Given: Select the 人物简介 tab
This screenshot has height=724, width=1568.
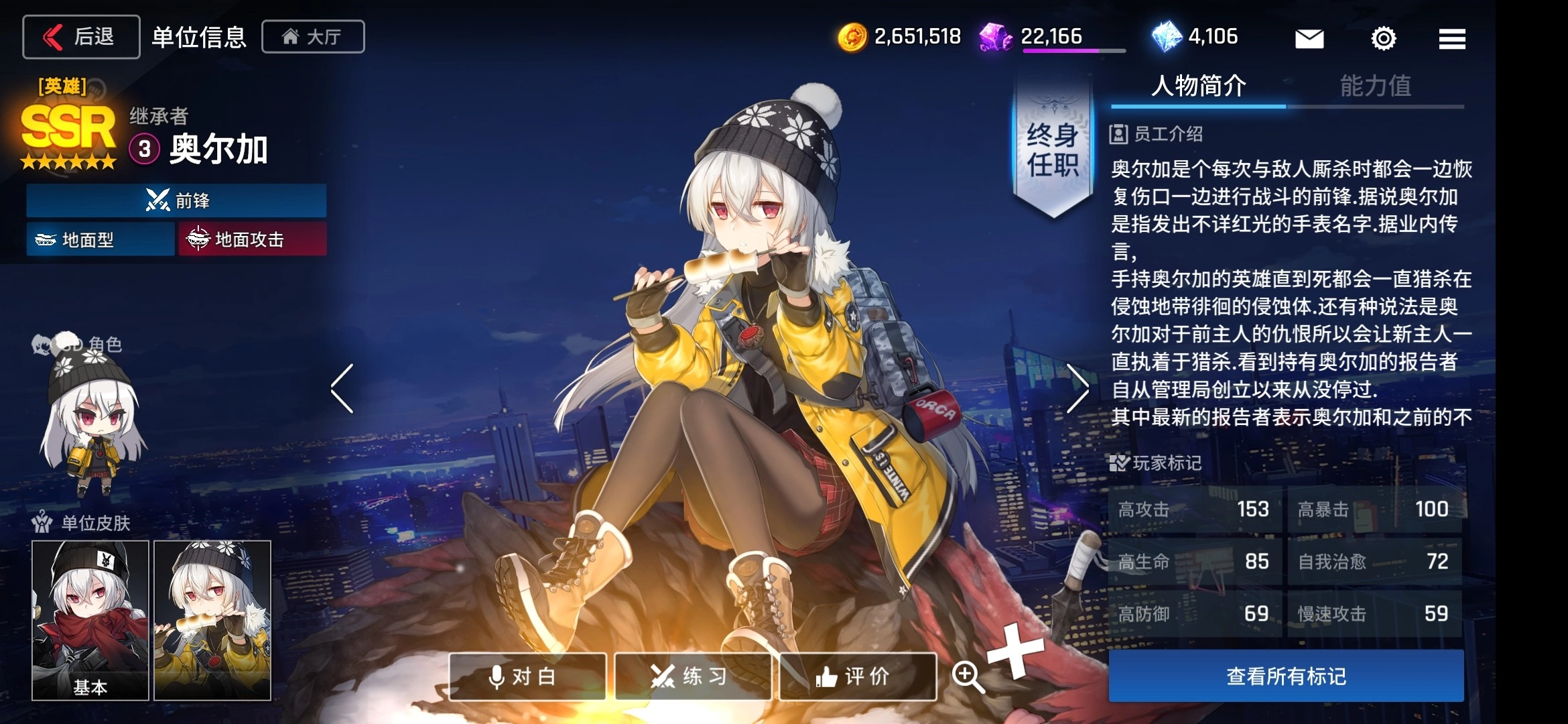Looking at the screenshot, I should coord(1198,86).
